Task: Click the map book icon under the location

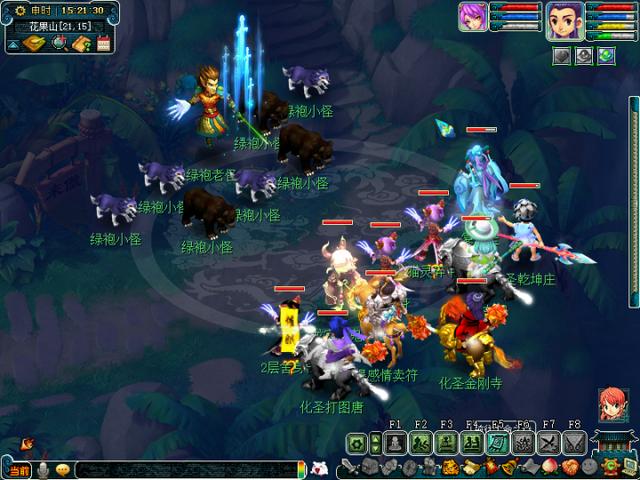Action: [x=35, y=43]
